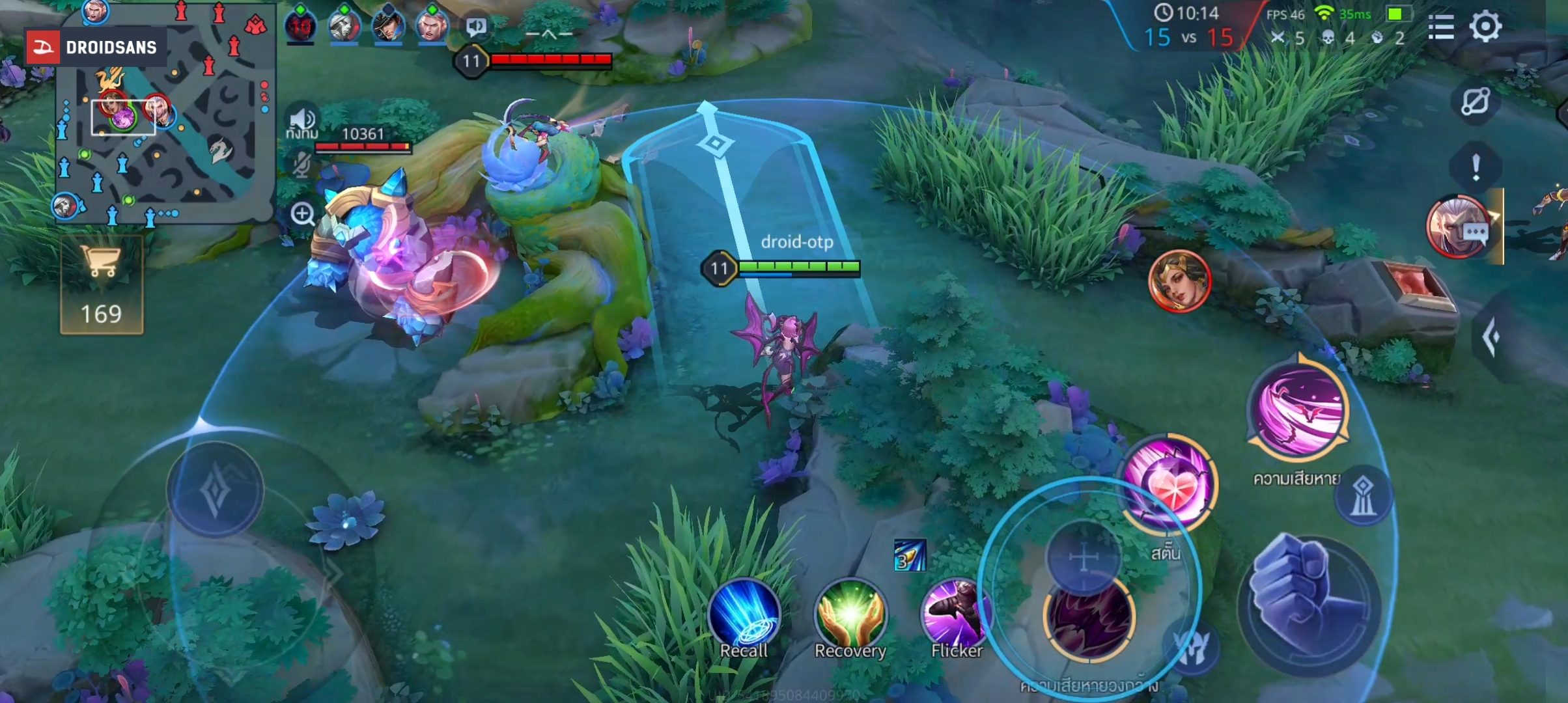Trigger the dark purple area damage skill
Screen dimensions: 1568x703
(x=1089, y=618)
